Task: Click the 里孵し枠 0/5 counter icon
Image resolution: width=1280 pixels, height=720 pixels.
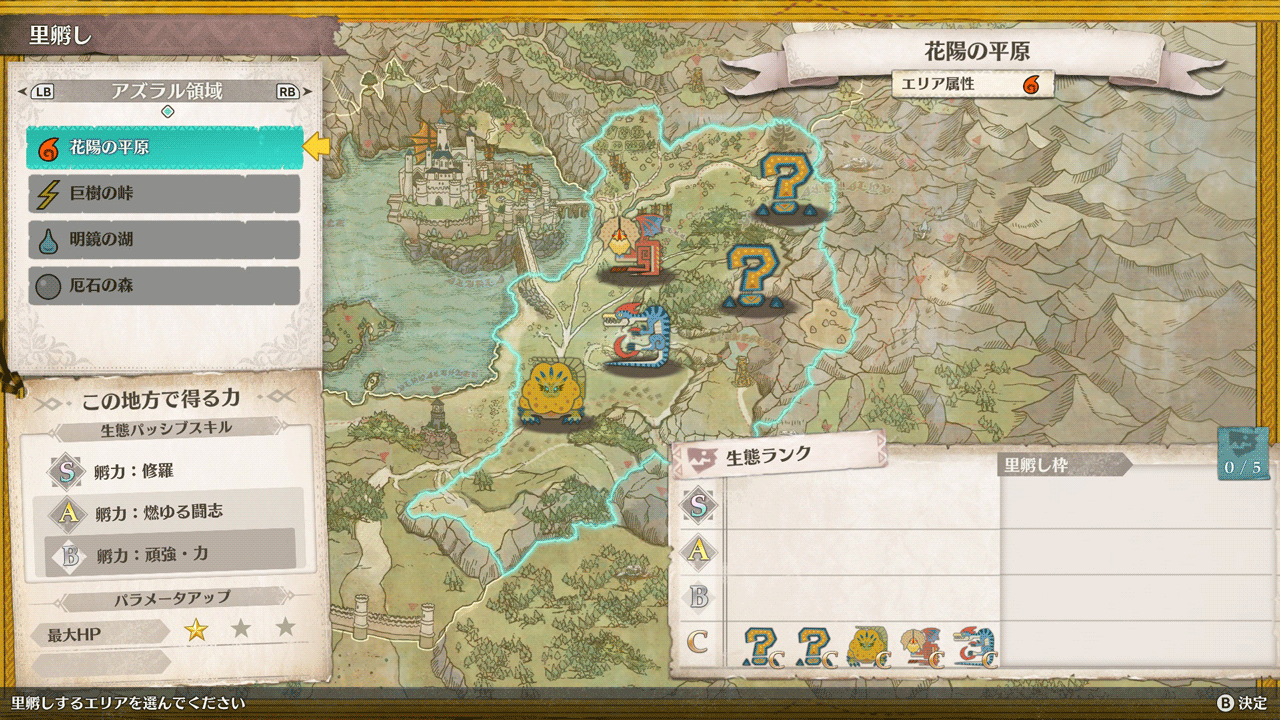Action: pos(1243,455)
